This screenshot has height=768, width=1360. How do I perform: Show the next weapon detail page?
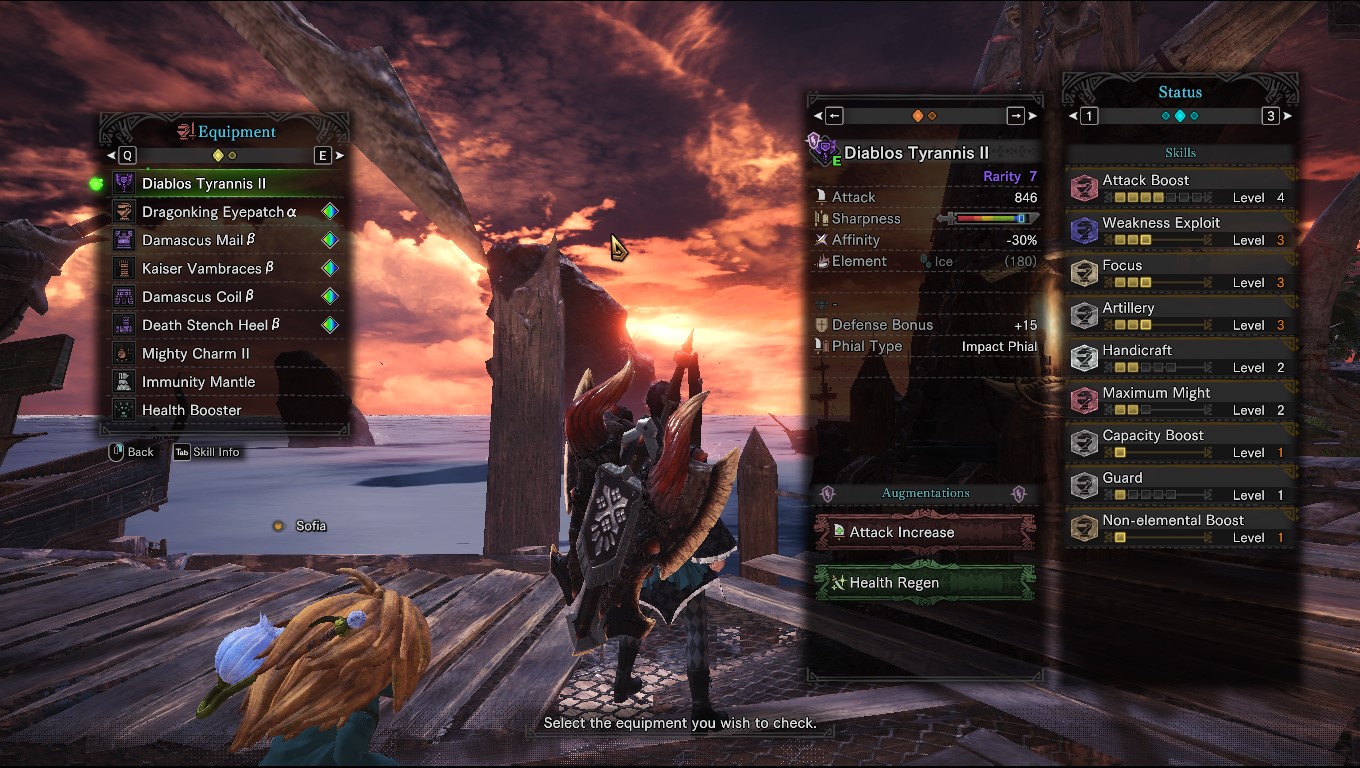(1017, 116)
